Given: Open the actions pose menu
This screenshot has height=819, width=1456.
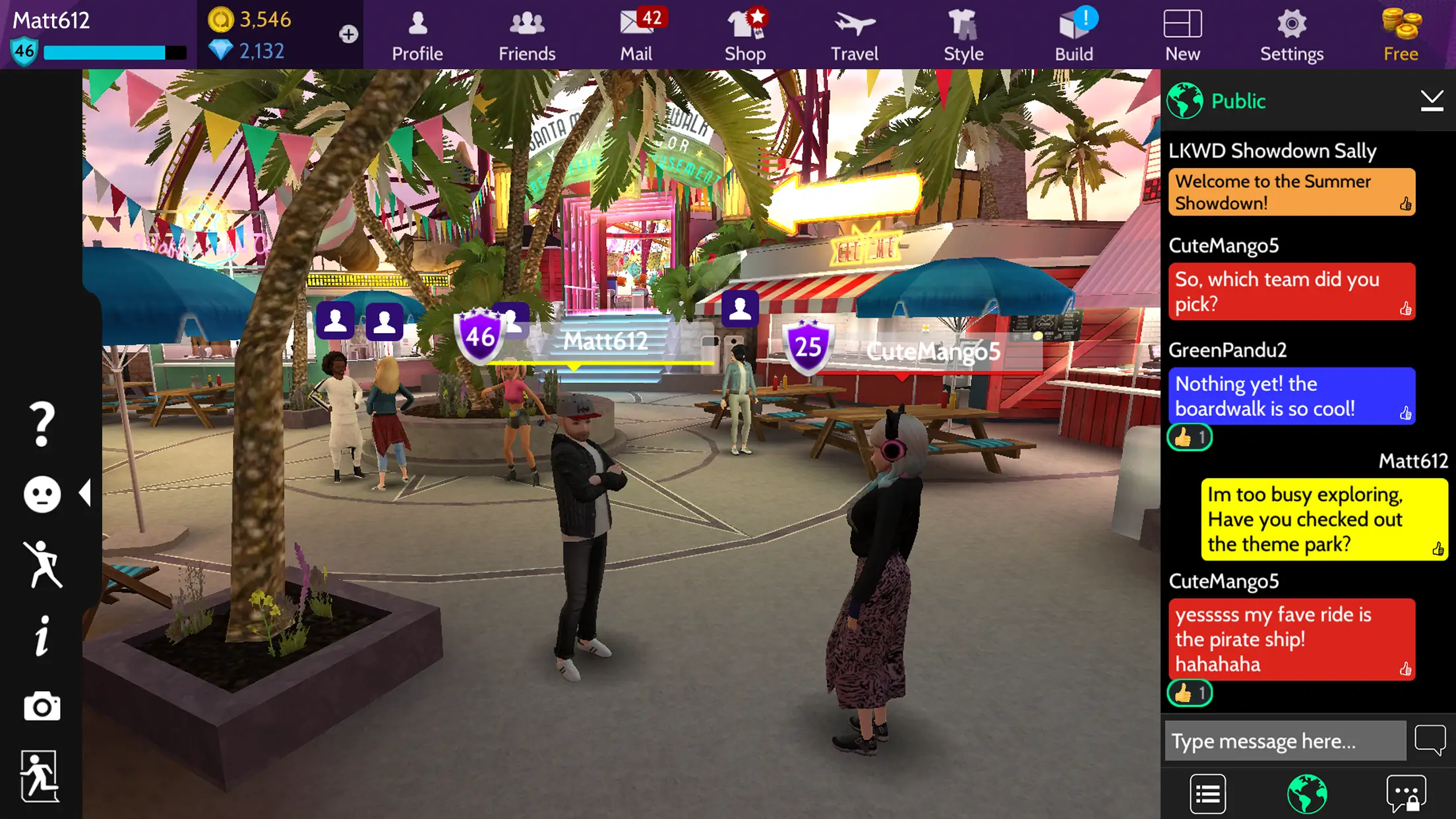Looking at the screenshot, I should click(x=42, y=564).
